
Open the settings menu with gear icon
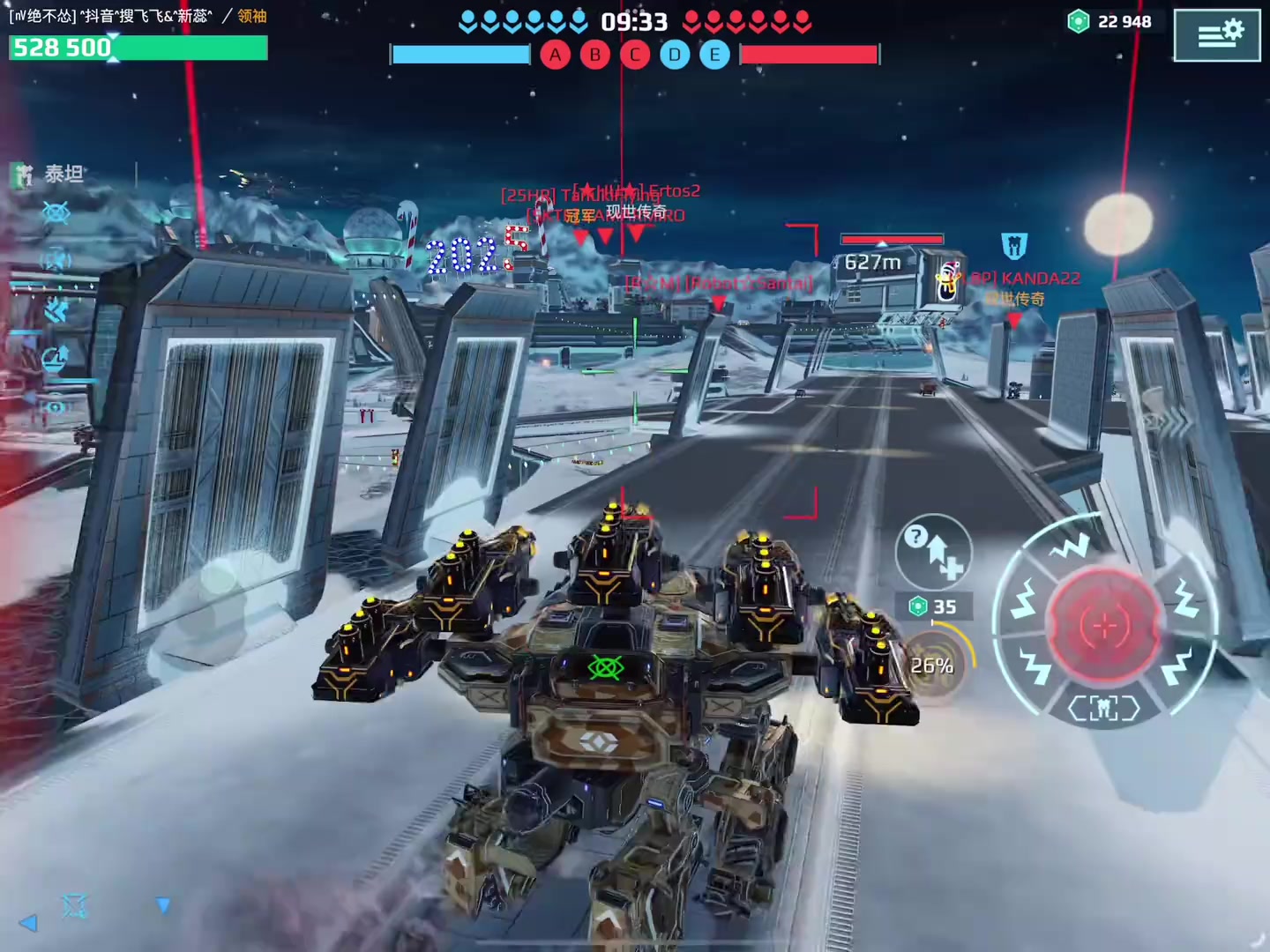(x=1217, y=34)
